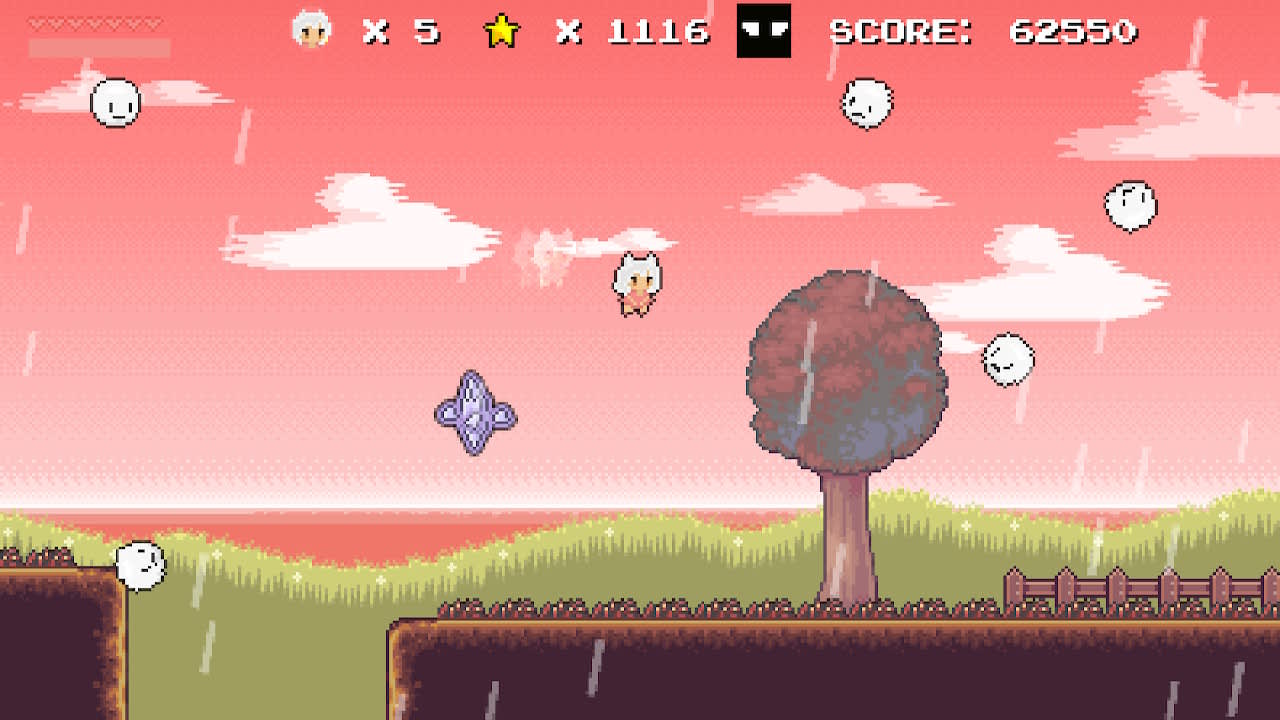Select the white-haired player character sprite
Viewport: 1280px width, 720px height.
637,283
